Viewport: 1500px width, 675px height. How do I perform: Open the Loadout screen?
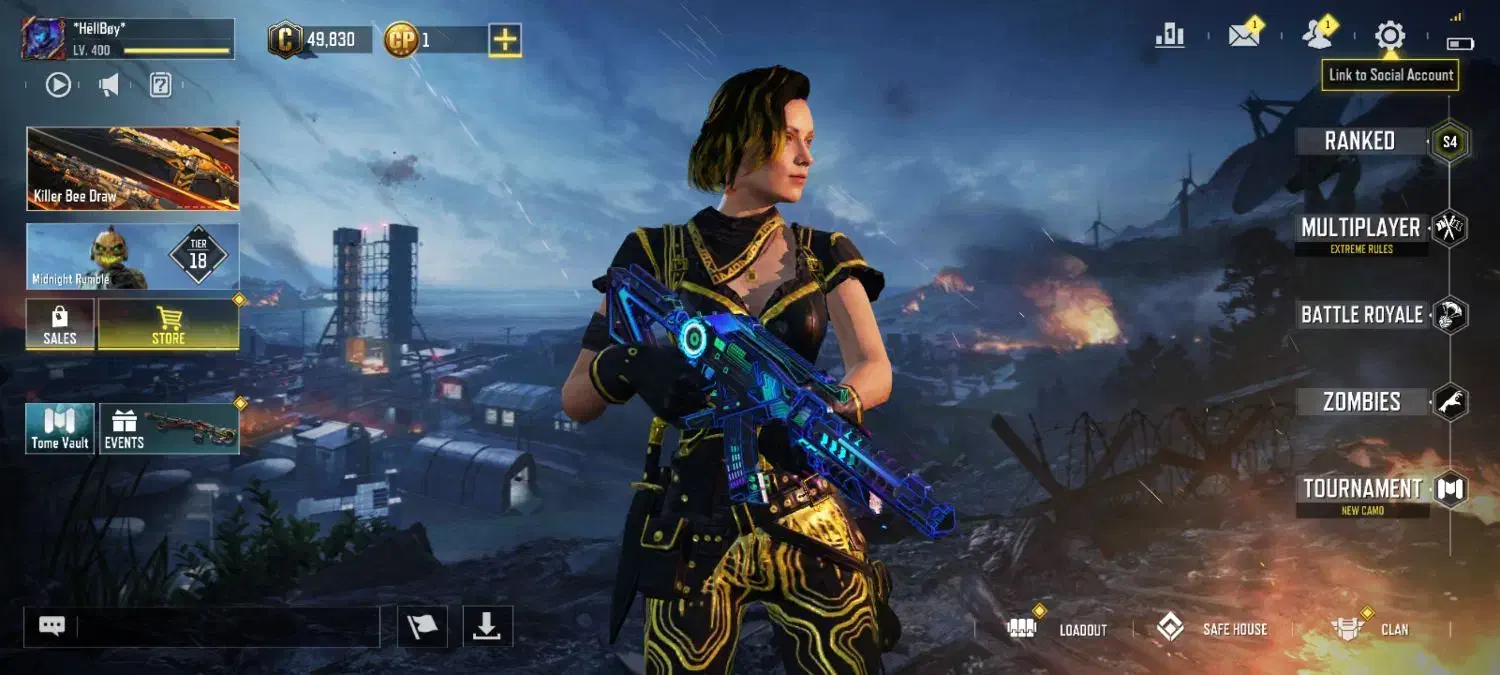(x=1061, y=629)
